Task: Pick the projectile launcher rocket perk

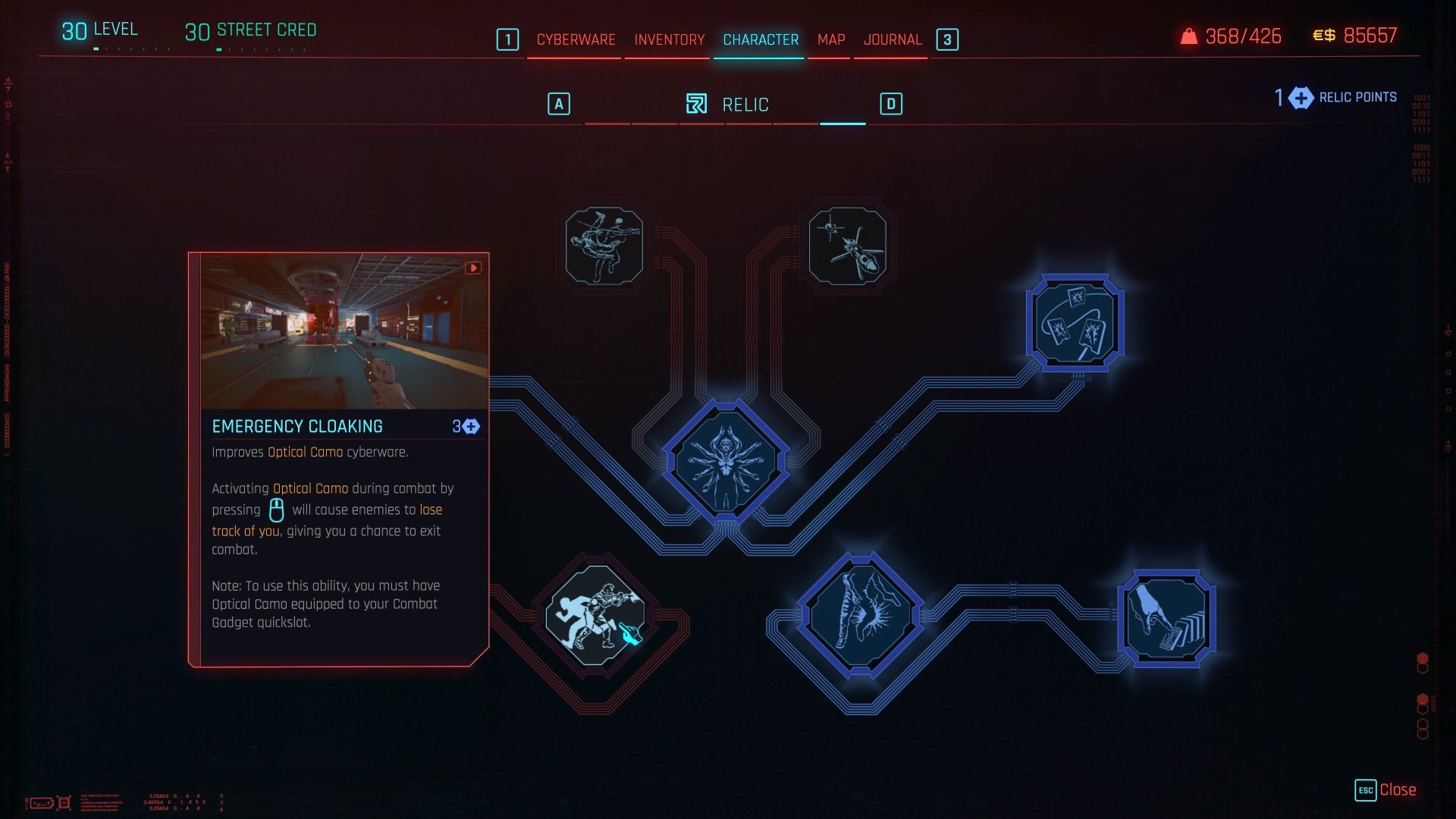Action: pyautogui.click(x=847, y=246)
